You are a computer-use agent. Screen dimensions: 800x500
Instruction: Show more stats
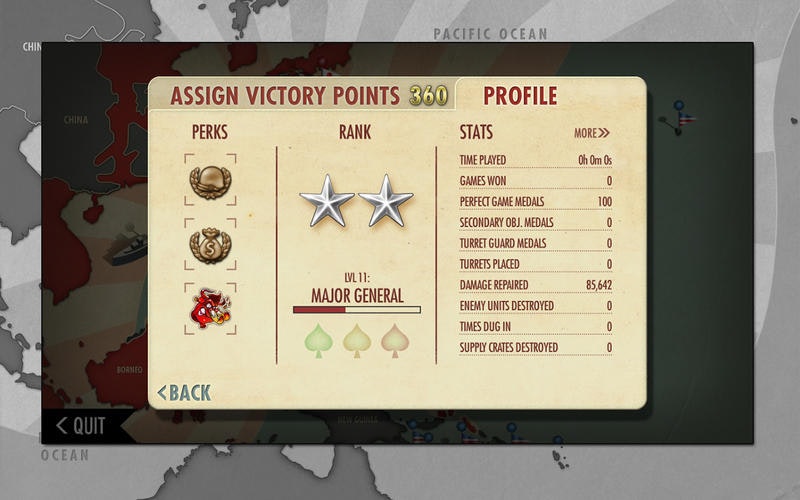[x=591, y=133]
